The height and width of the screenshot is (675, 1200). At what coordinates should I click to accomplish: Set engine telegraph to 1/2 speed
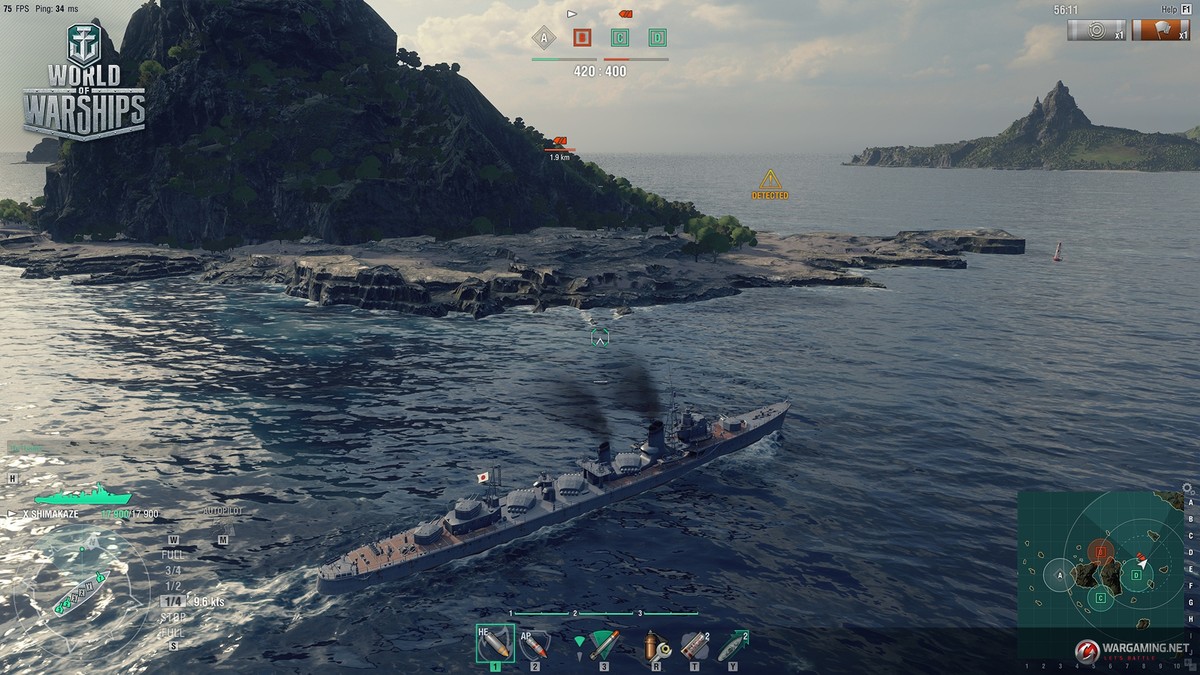click(x=173, y=586)
